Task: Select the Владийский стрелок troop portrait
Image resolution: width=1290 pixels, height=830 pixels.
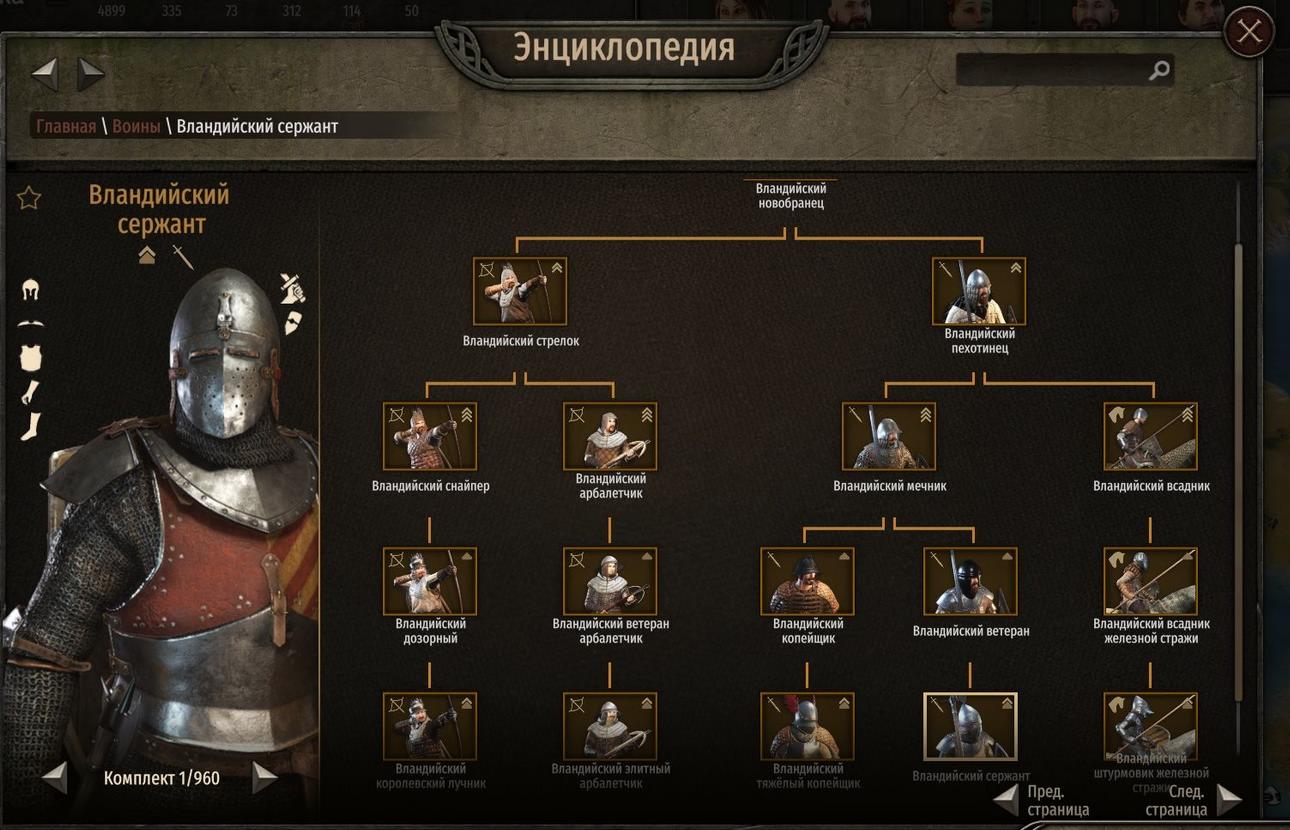Action: (x=520, y=292)
